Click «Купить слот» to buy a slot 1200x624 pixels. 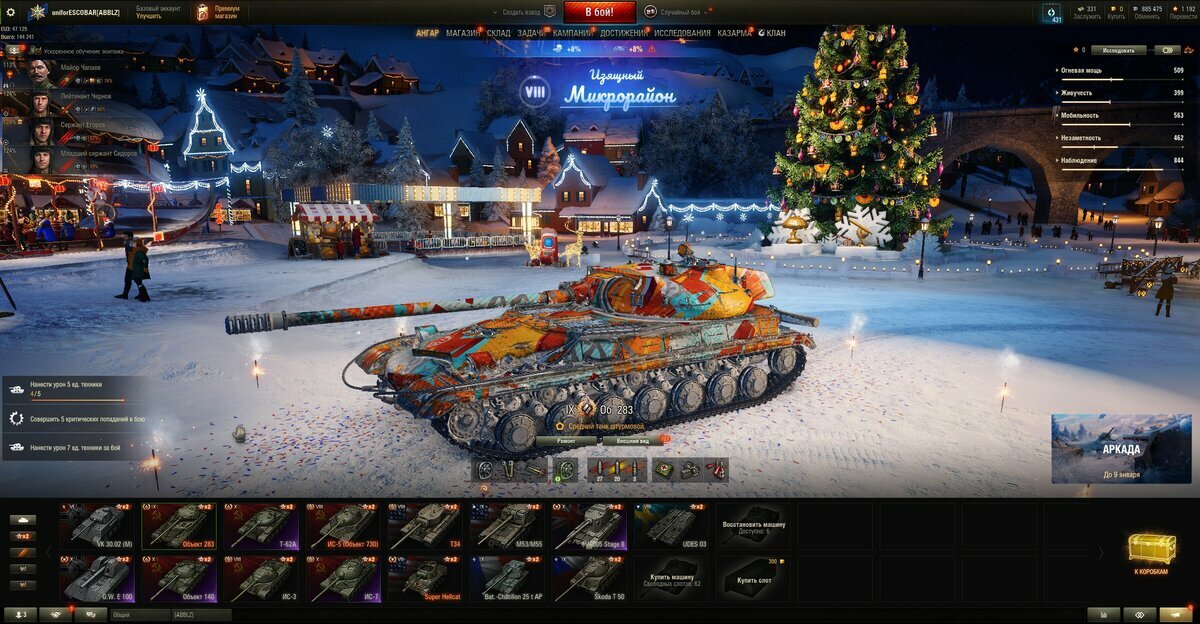[753, 579]
